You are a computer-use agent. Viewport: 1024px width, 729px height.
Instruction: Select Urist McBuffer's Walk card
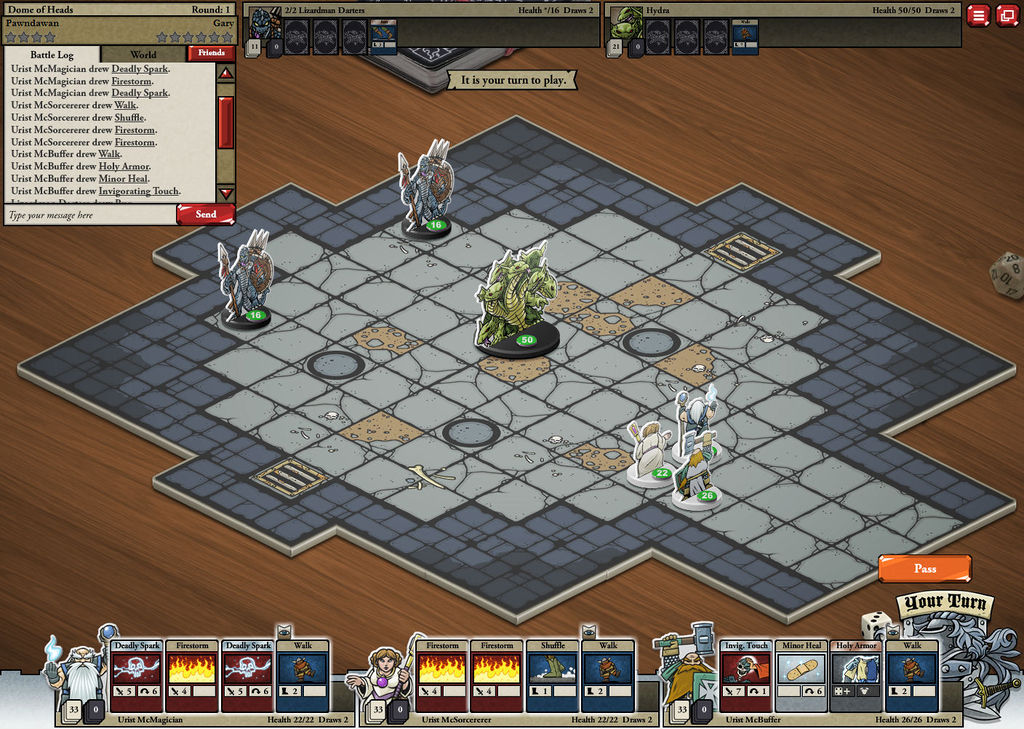pos(911,675)
